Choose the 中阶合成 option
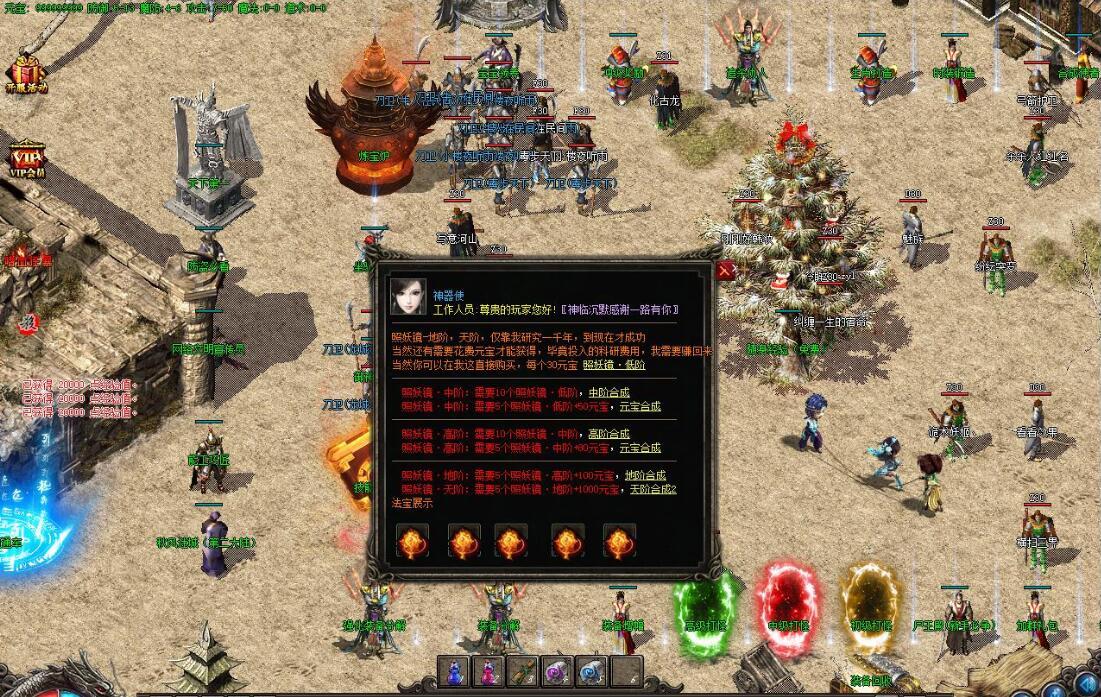The width and height of the screenshot is (1101, 697). pos(609,392)
